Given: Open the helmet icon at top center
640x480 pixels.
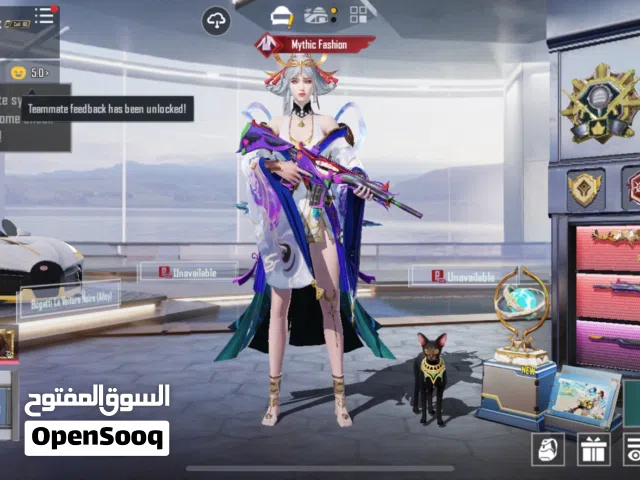Looking at the screenshot, I should coord(282,15).
